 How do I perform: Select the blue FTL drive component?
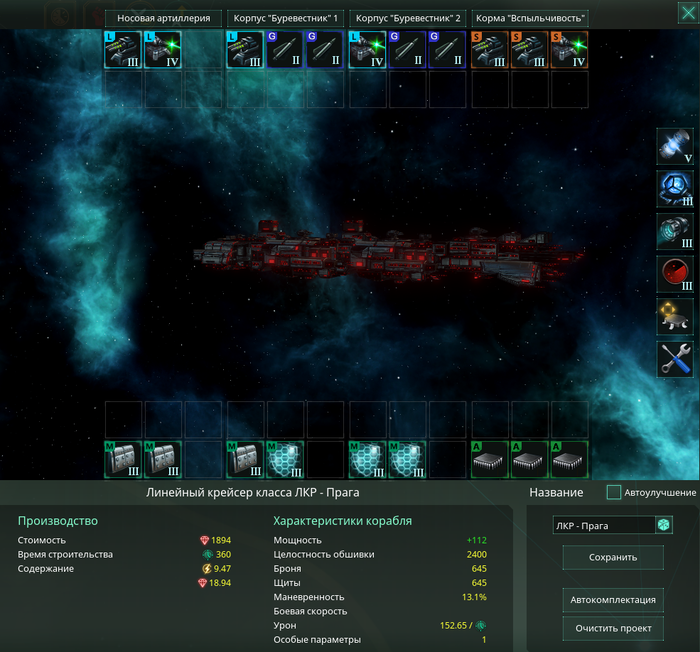point(675,190)
